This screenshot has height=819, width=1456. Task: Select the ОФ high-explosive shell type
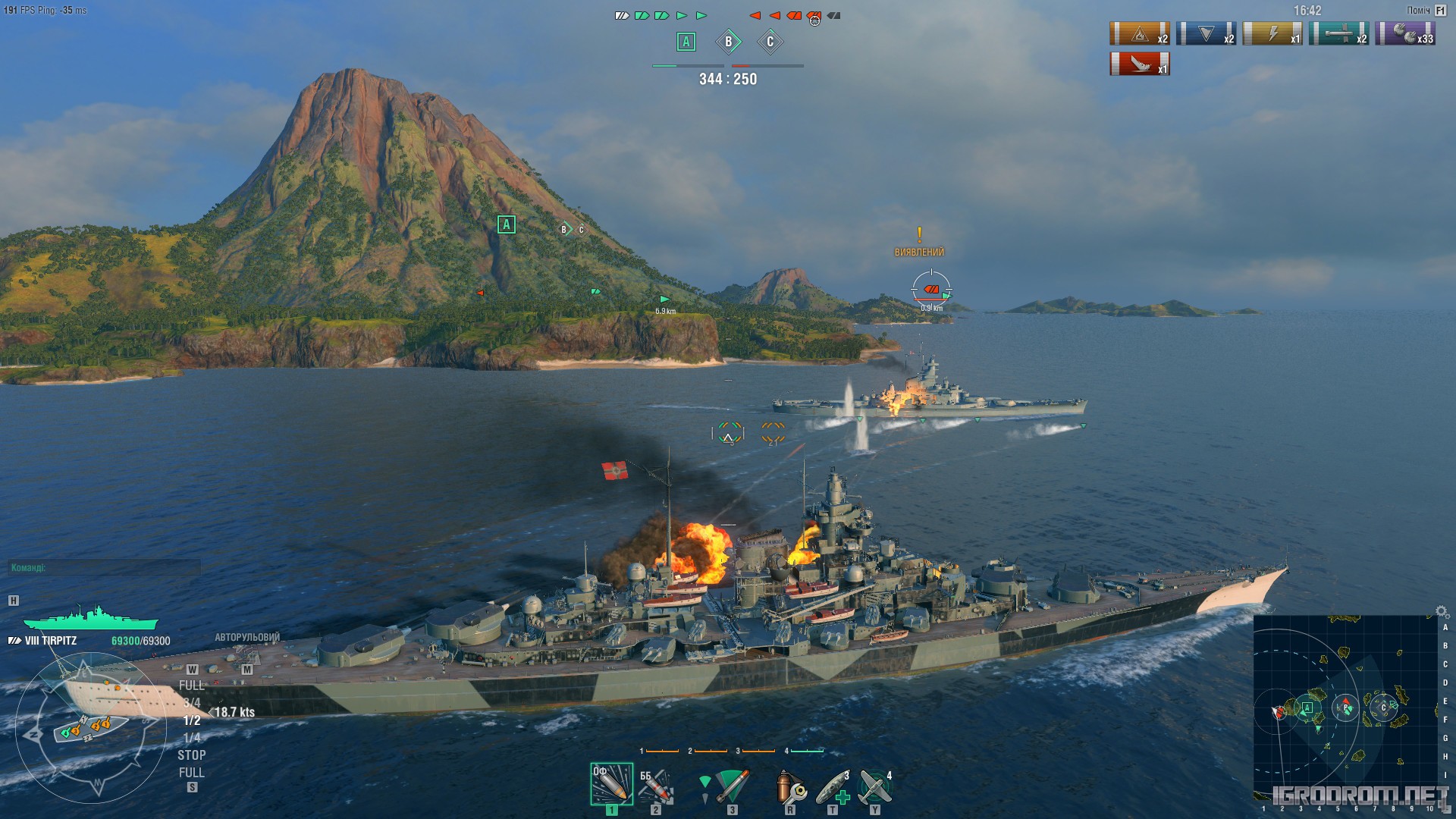pyautogui.click(x=611, y=784)
